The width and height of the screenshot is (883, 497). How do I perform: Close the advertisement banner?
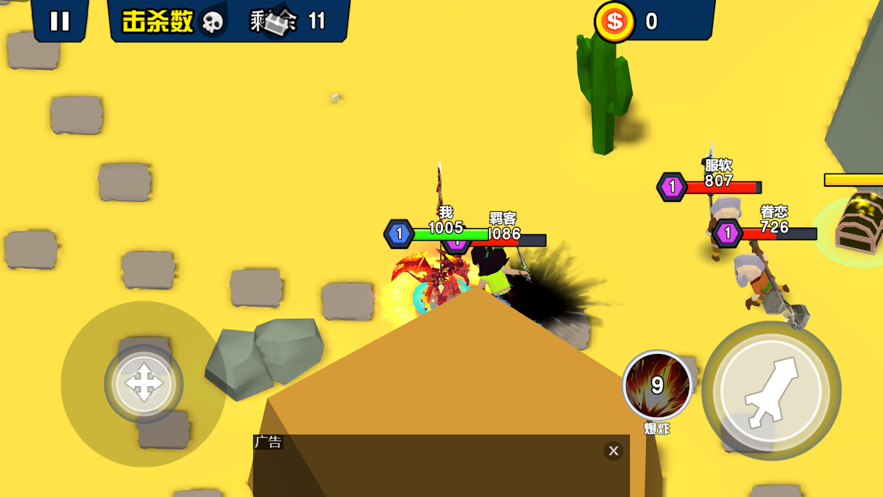[x=614, y=451]
